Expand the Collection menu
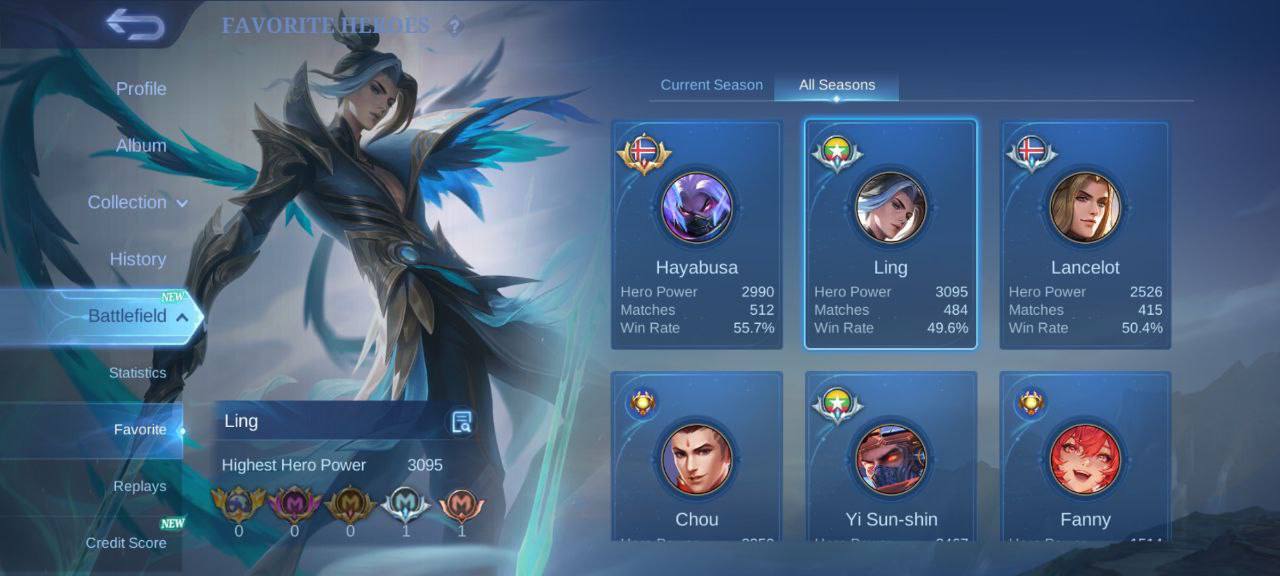 pyautogui.click(x=137, y=203)
